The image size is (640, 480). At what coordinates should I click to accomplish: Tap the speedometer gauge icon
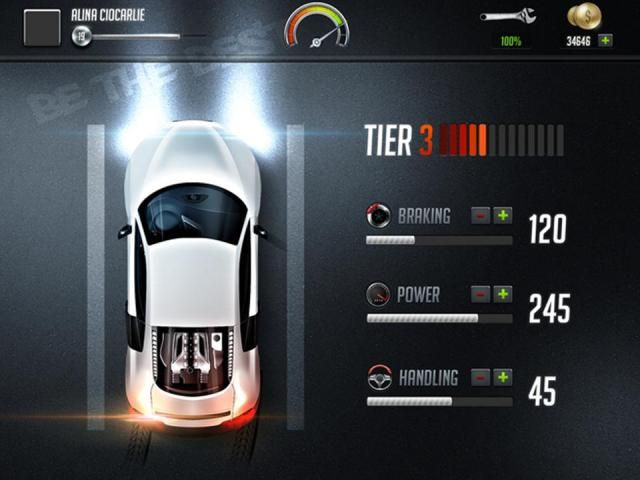click(317, 25)
